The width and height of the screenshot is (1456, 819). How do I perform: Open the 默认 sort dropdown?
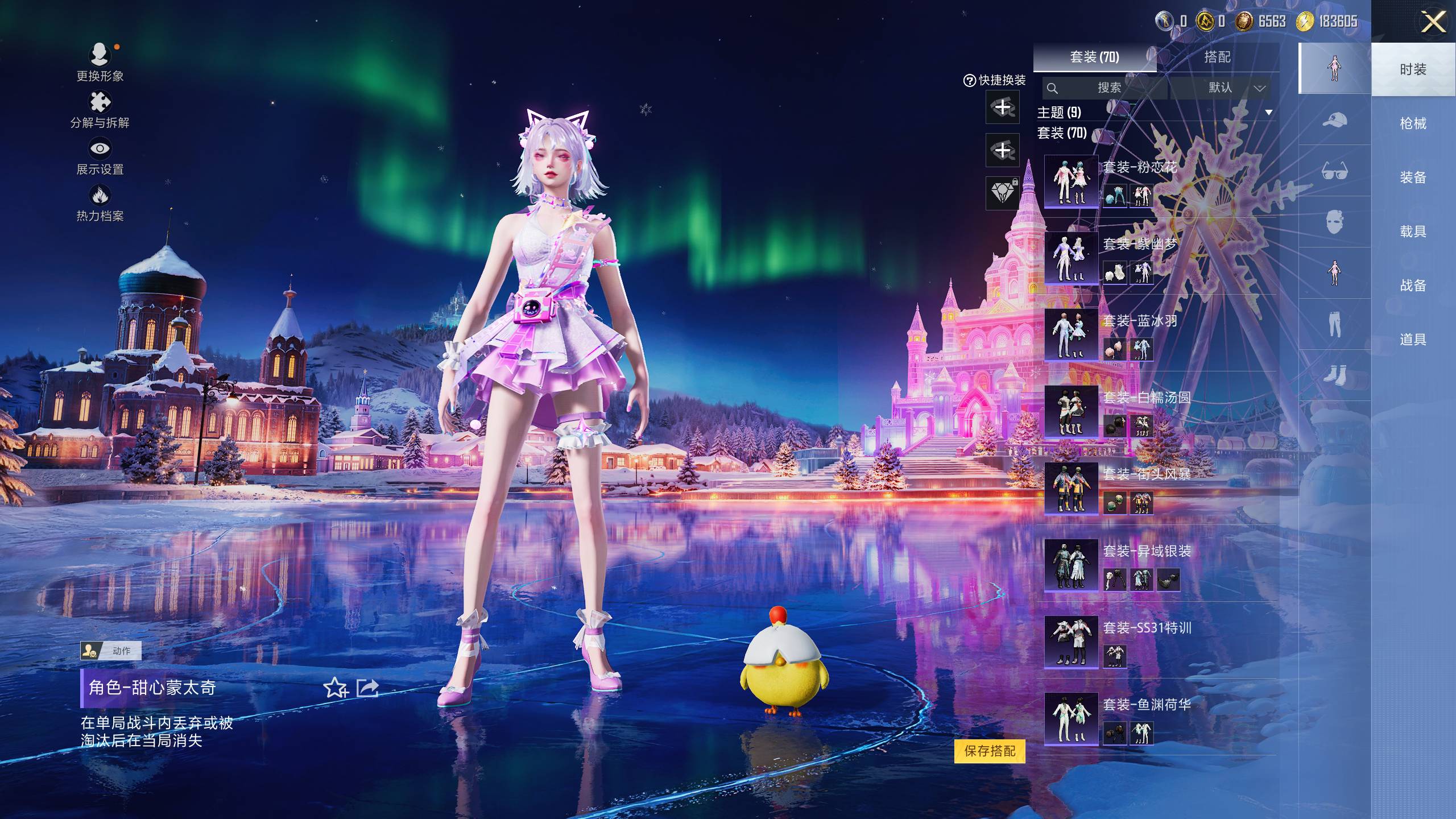point(1232,88)
